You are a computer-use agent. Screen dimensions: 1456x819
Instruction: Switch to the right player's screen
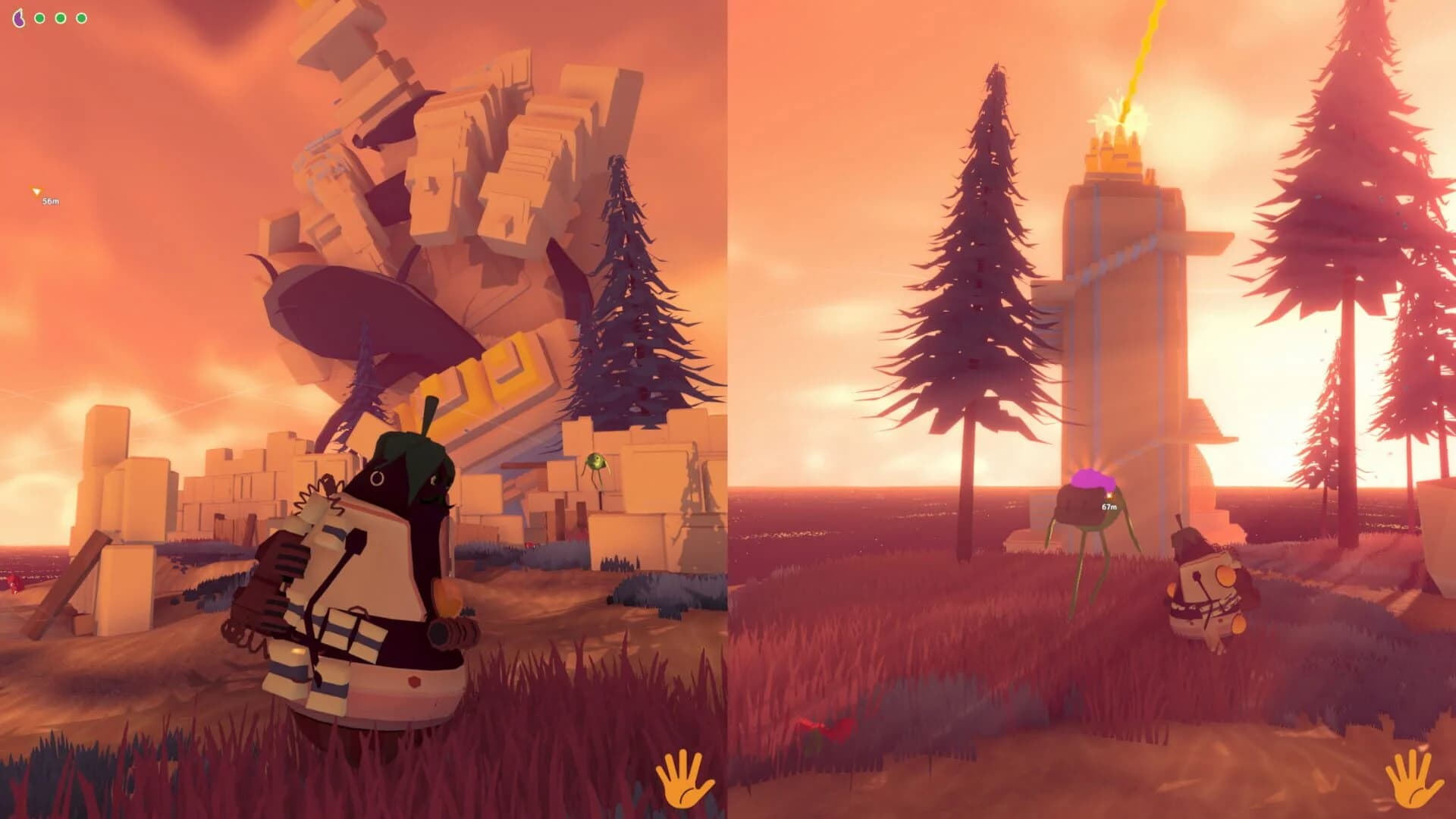1092,409
